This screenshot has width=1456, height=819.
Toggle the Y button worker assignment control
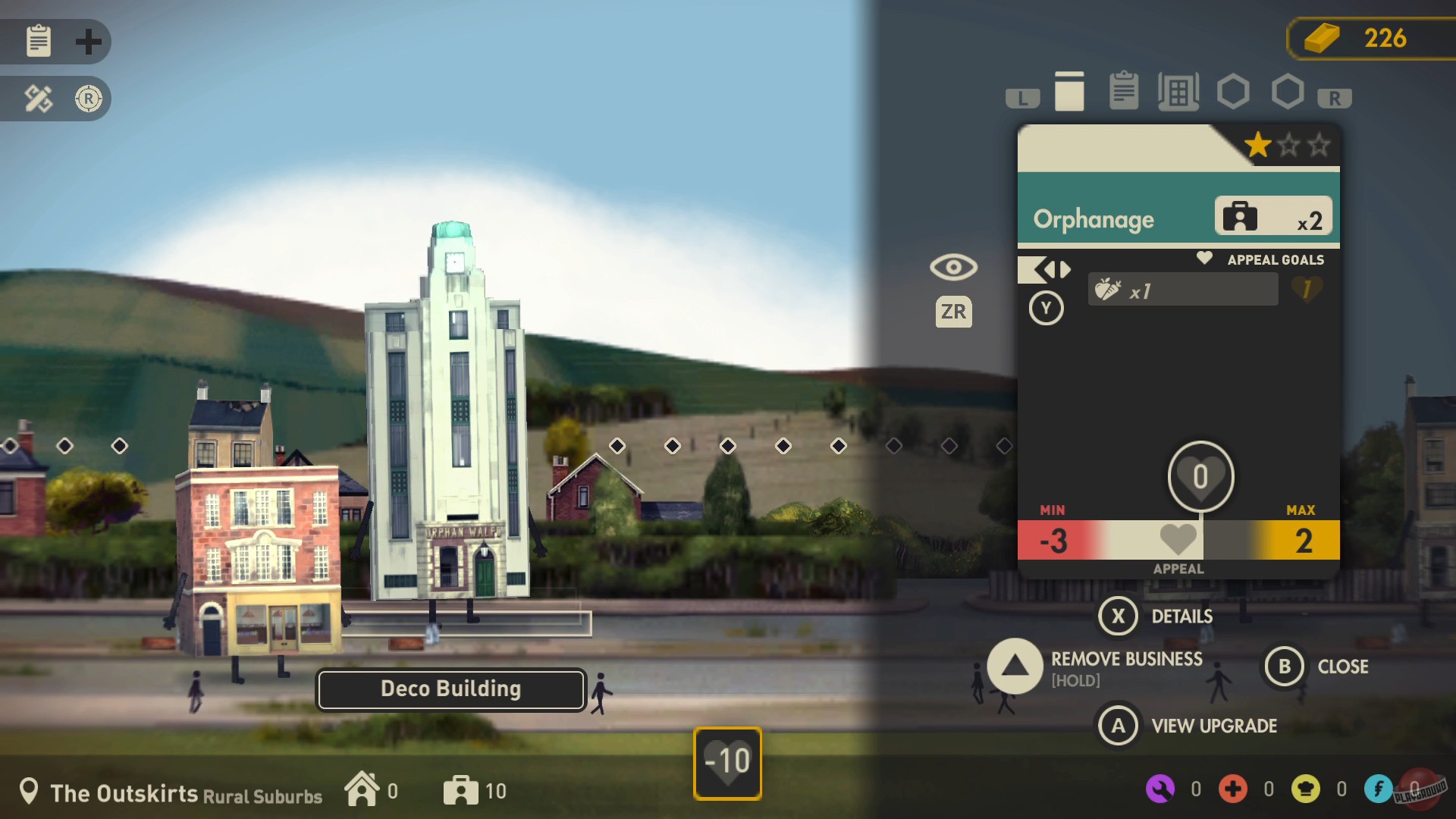[x=1046, y=308]
